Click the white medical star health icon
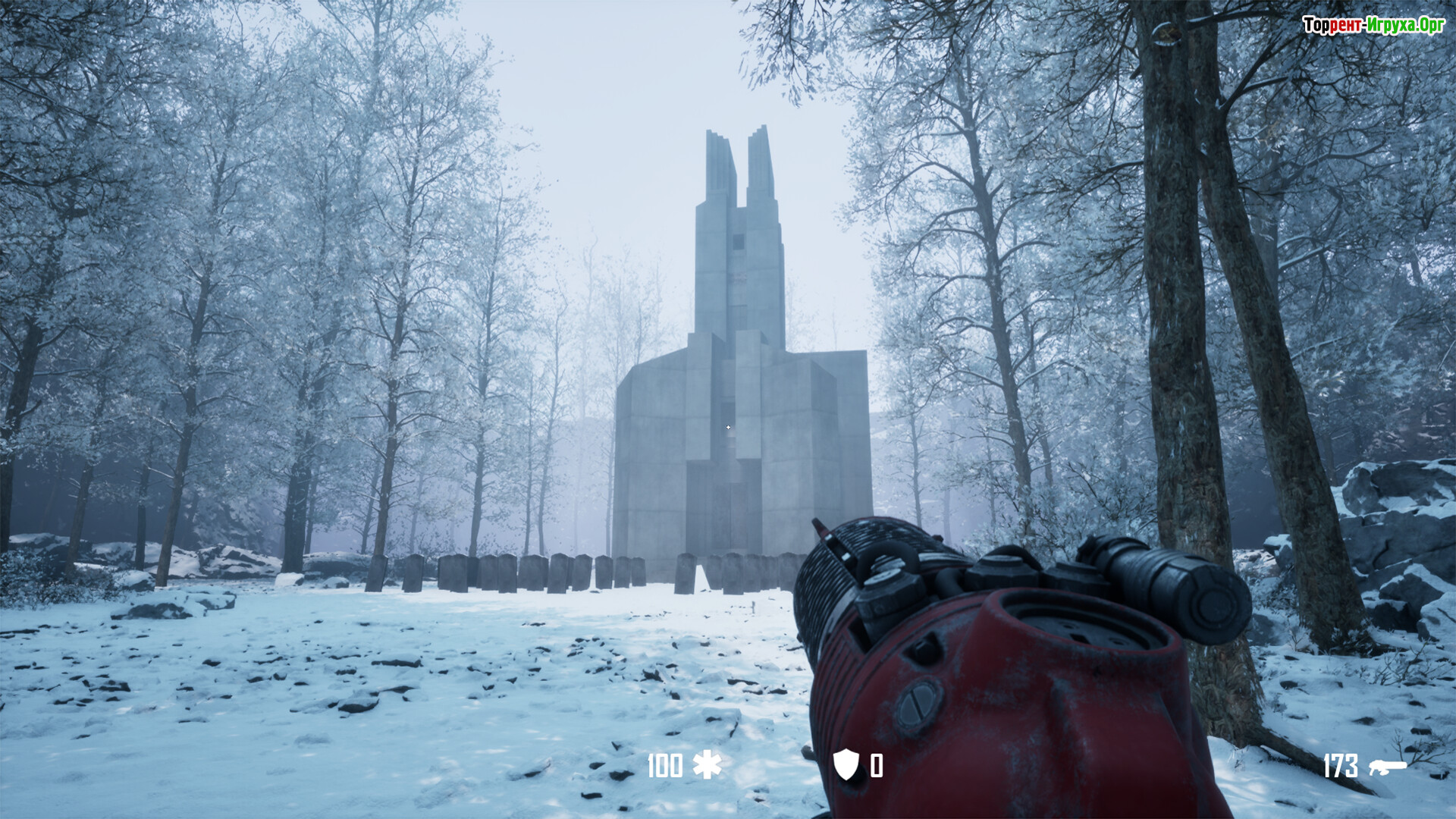Viewport: 1456px width, 819px height. click(x=707, y=765)
